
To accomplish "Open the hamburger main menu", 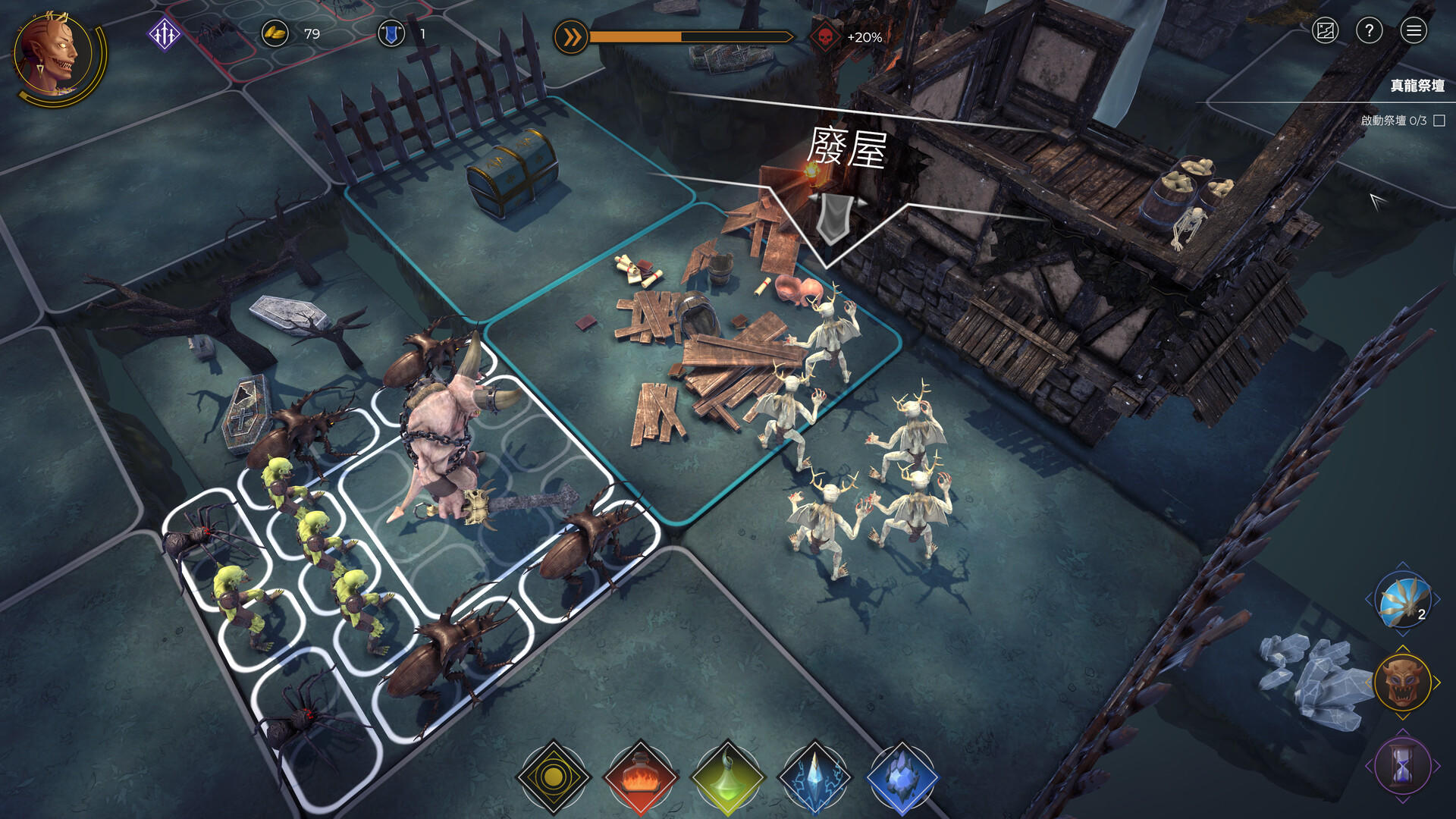I will click(1414, 31).
